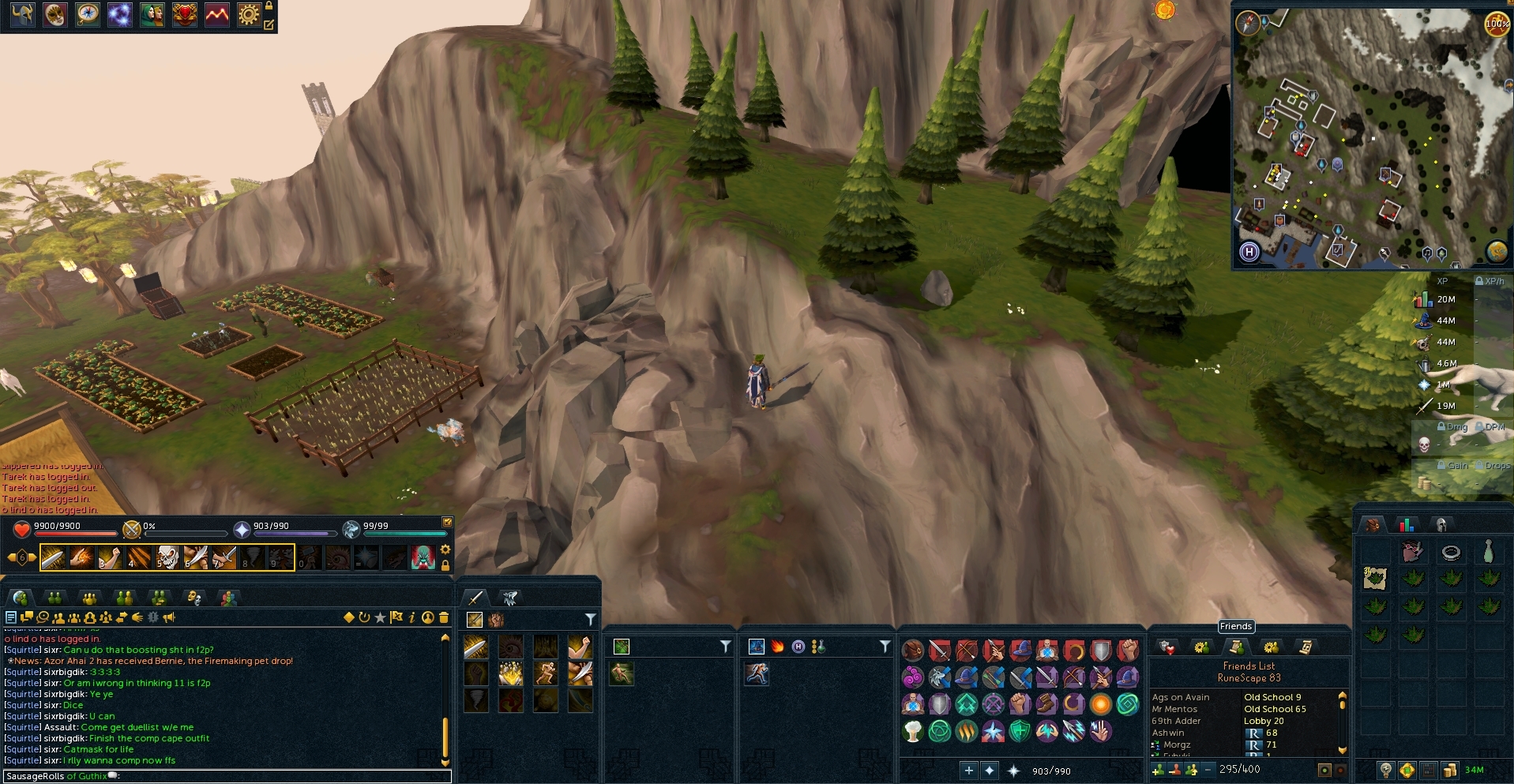
Task: Activate the Home Teleport button on minimap
Action: (1249, 252)
